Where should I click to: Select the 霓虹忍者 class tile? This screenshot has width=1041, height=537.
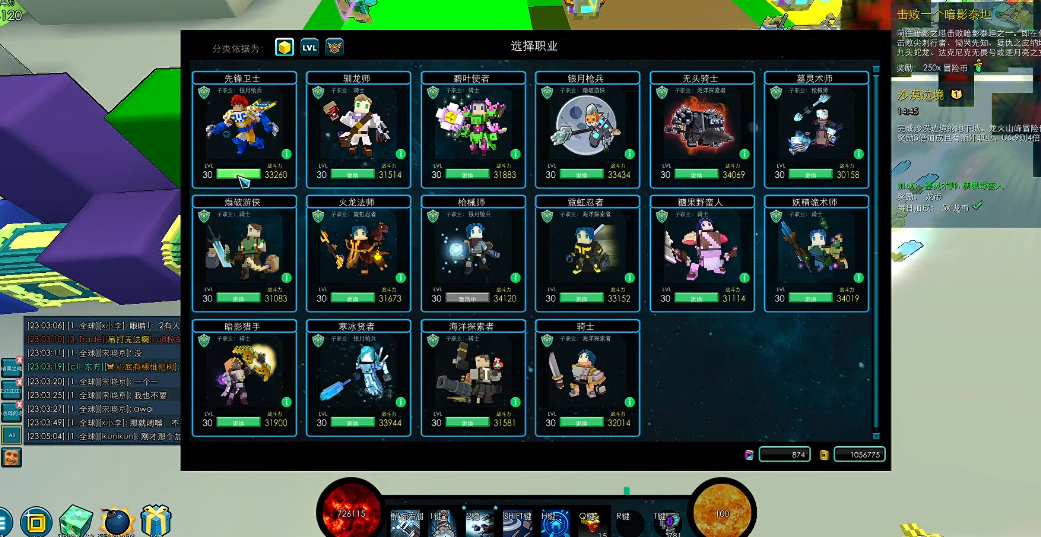[x=587, y=251]
